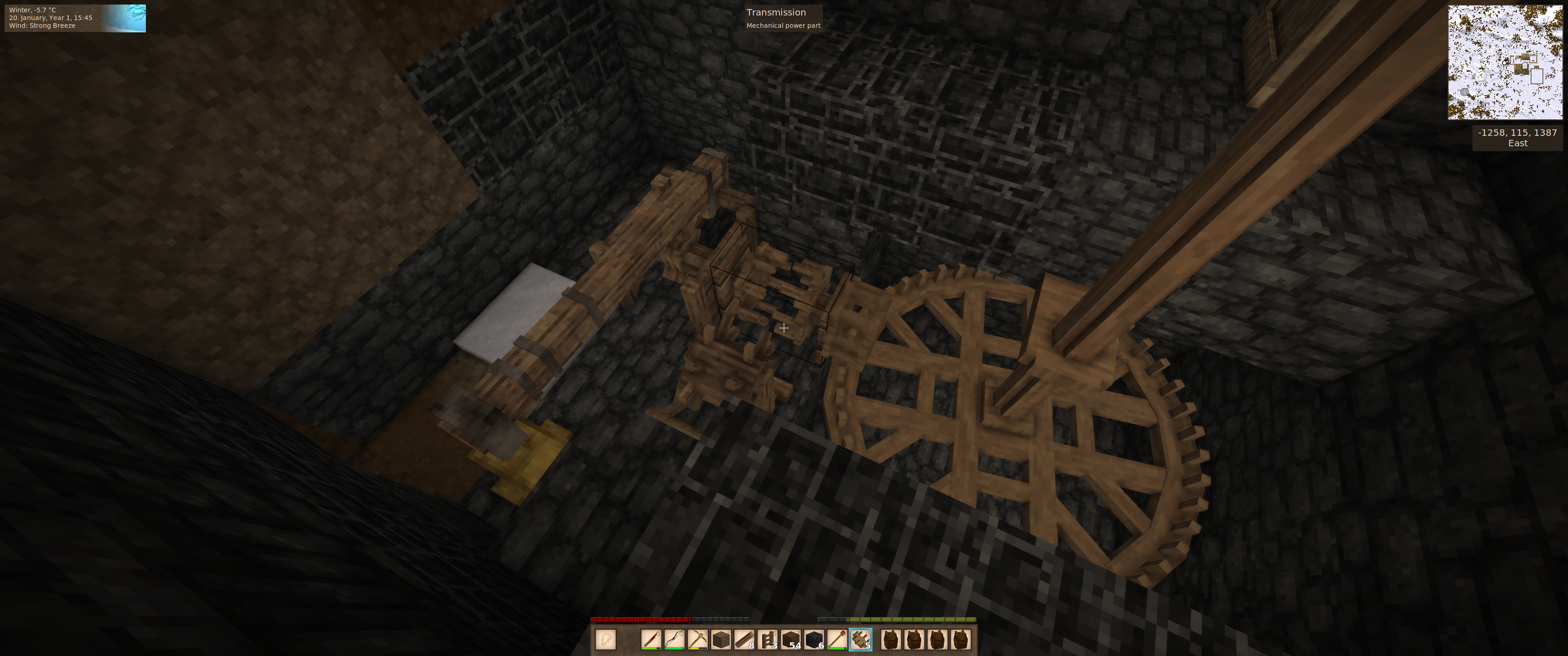Select the single brown block in slot 4
1568x656 pixels.
[721, 640]
